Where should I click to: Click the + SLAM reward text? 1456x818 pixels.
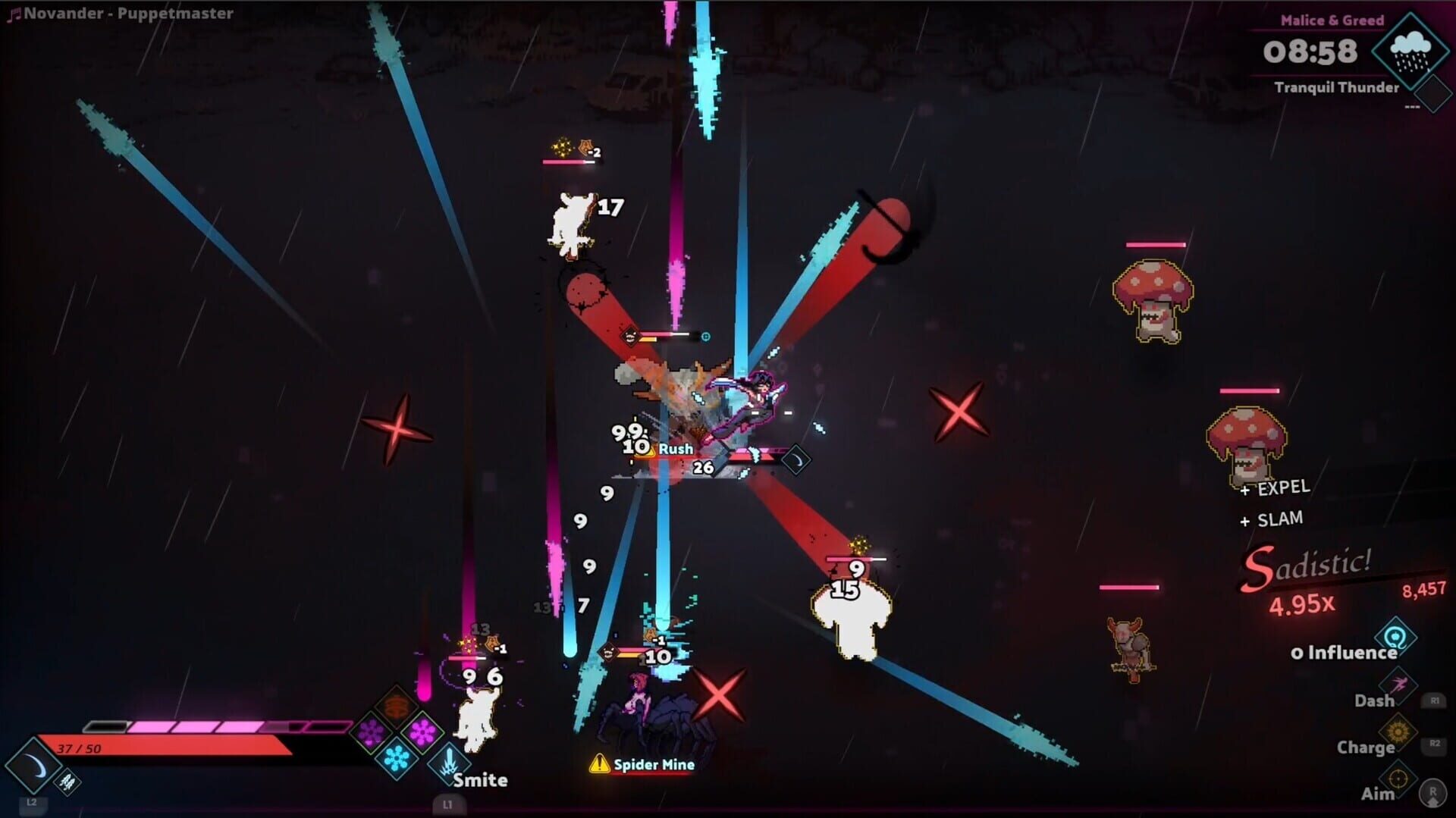[1271, 519]
